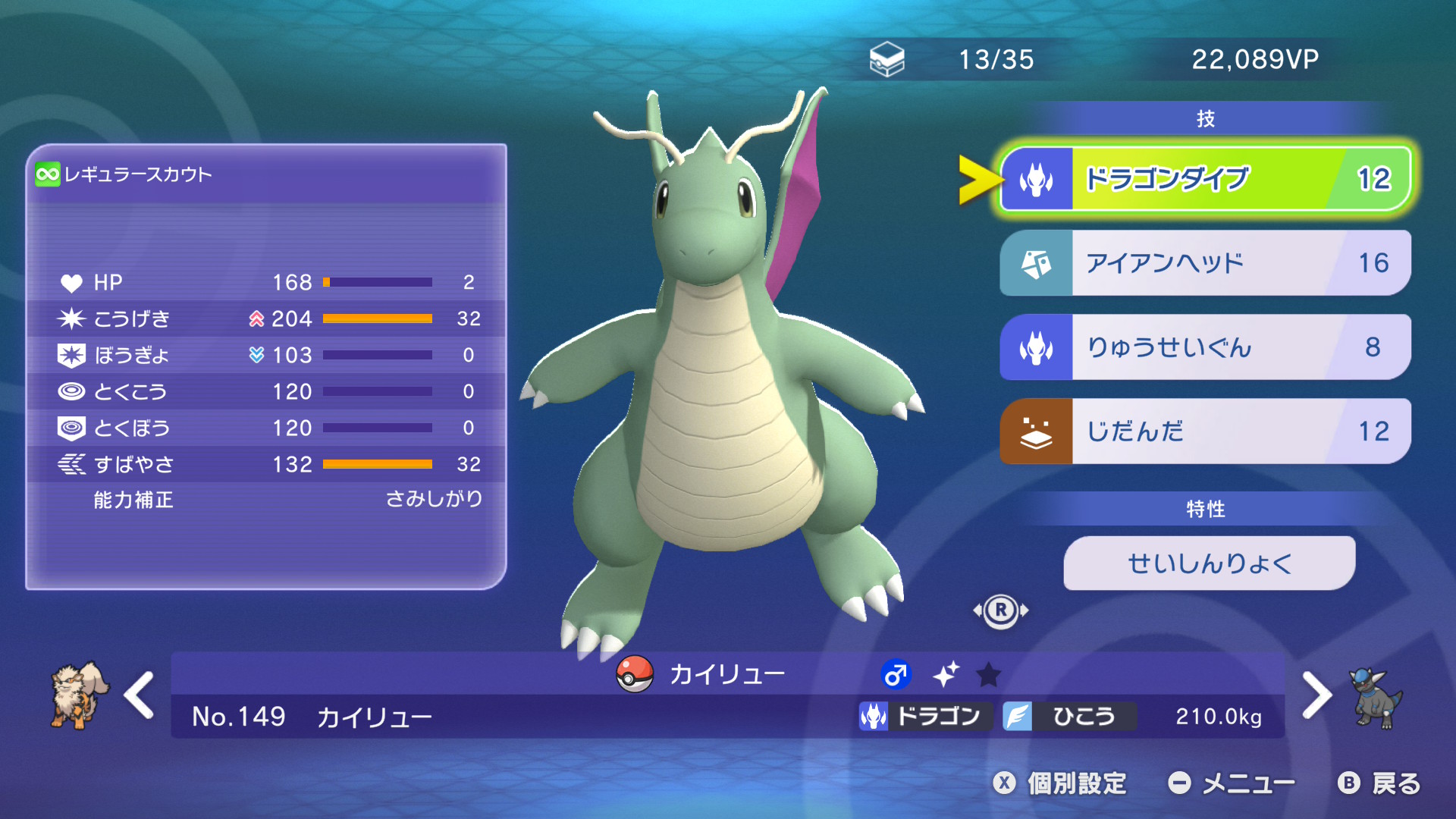Go to previous Pokémon with left arrow
The height and width of the screenshot is (819, 1456).
[x=140, y=695]
